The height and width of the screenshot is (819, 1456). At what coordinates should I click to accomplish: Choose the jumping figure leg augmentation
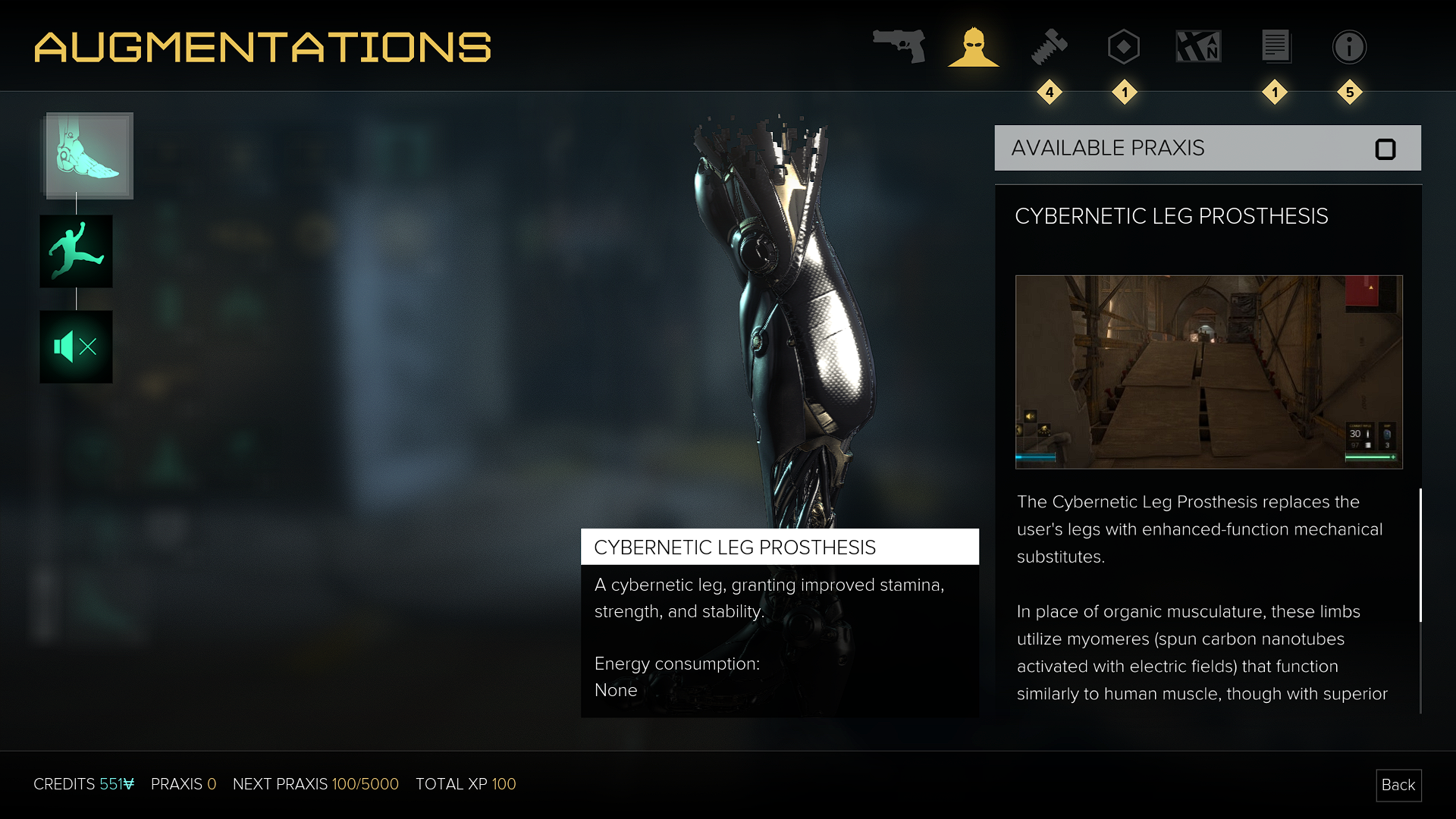tap(76, 251)
